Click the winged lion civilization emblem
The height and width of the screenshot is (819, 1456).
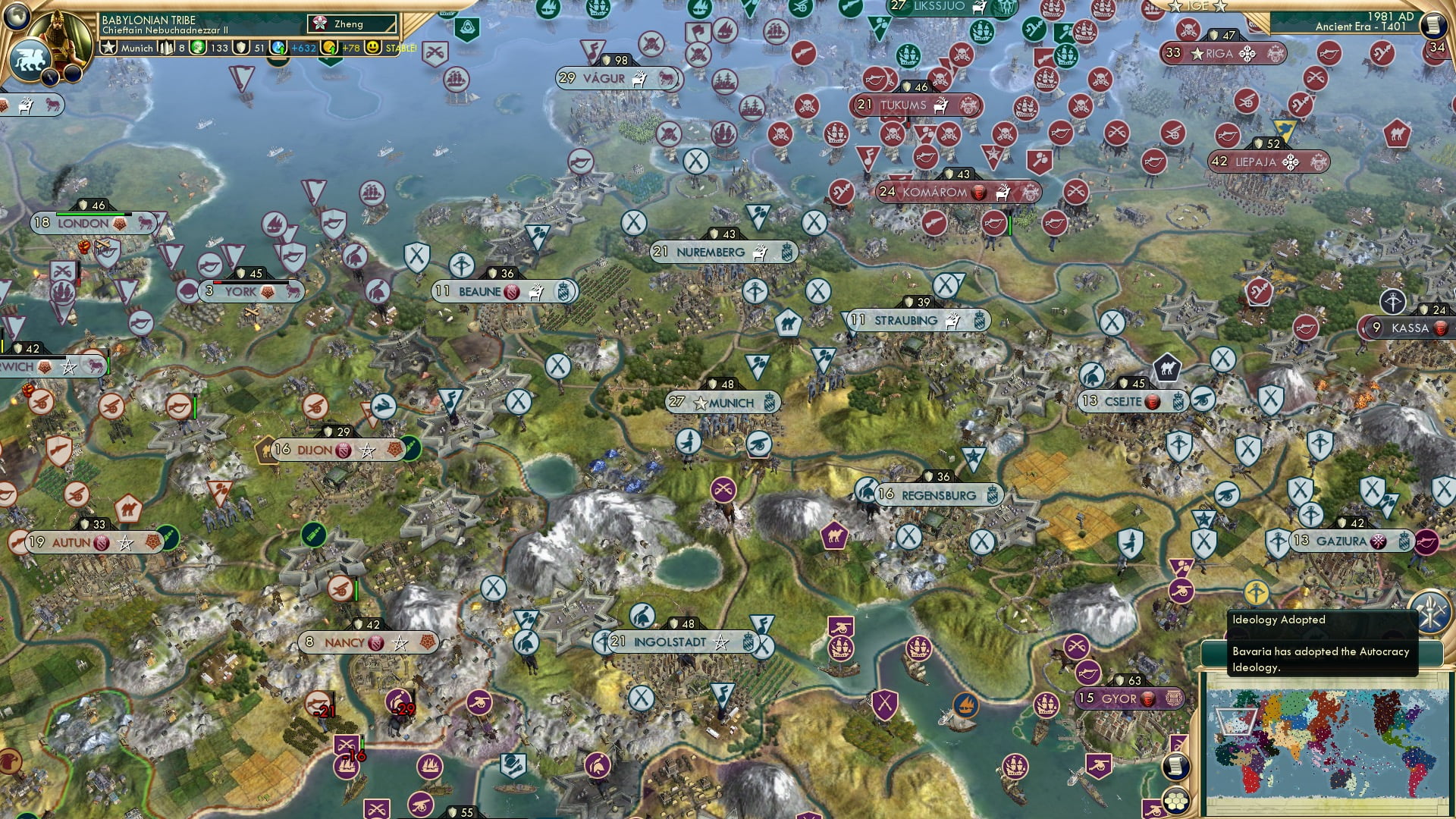tap(32, 58)
